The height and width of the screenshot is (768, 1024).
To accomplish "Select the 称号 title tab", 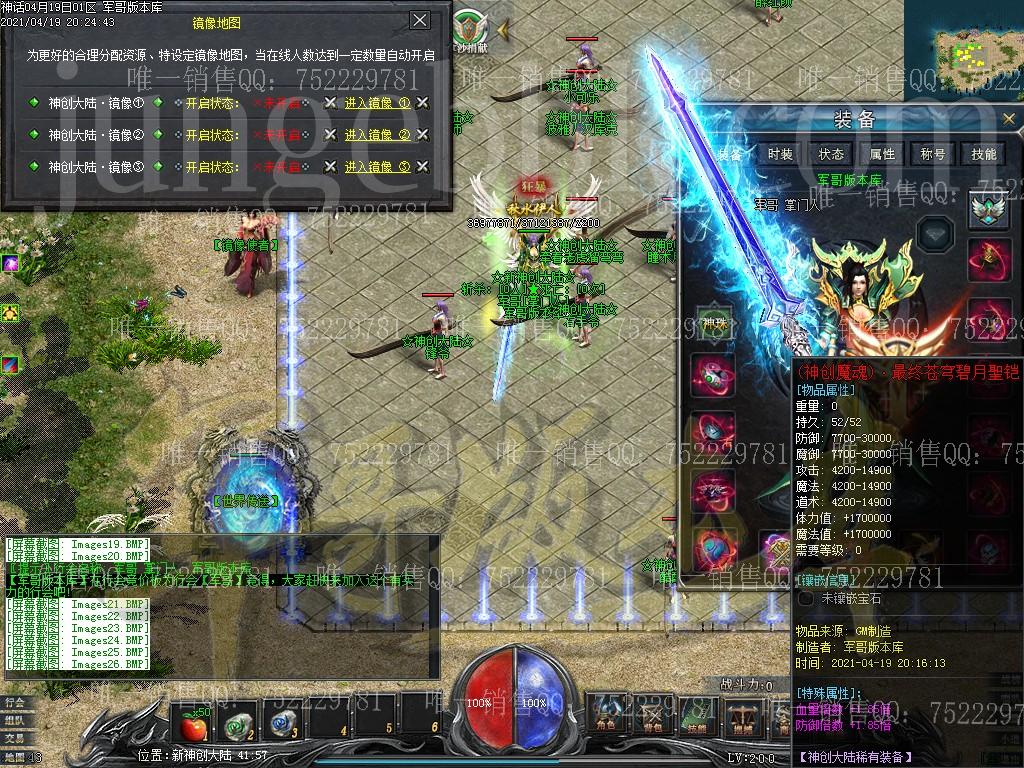I will [933, 154].
